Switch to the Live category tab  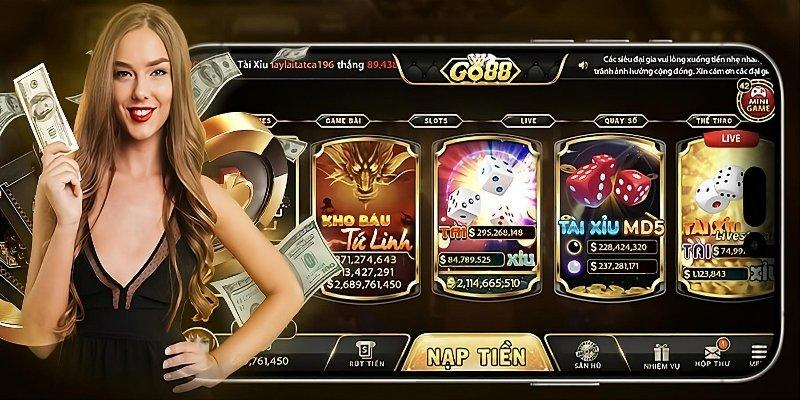point(529,120)
